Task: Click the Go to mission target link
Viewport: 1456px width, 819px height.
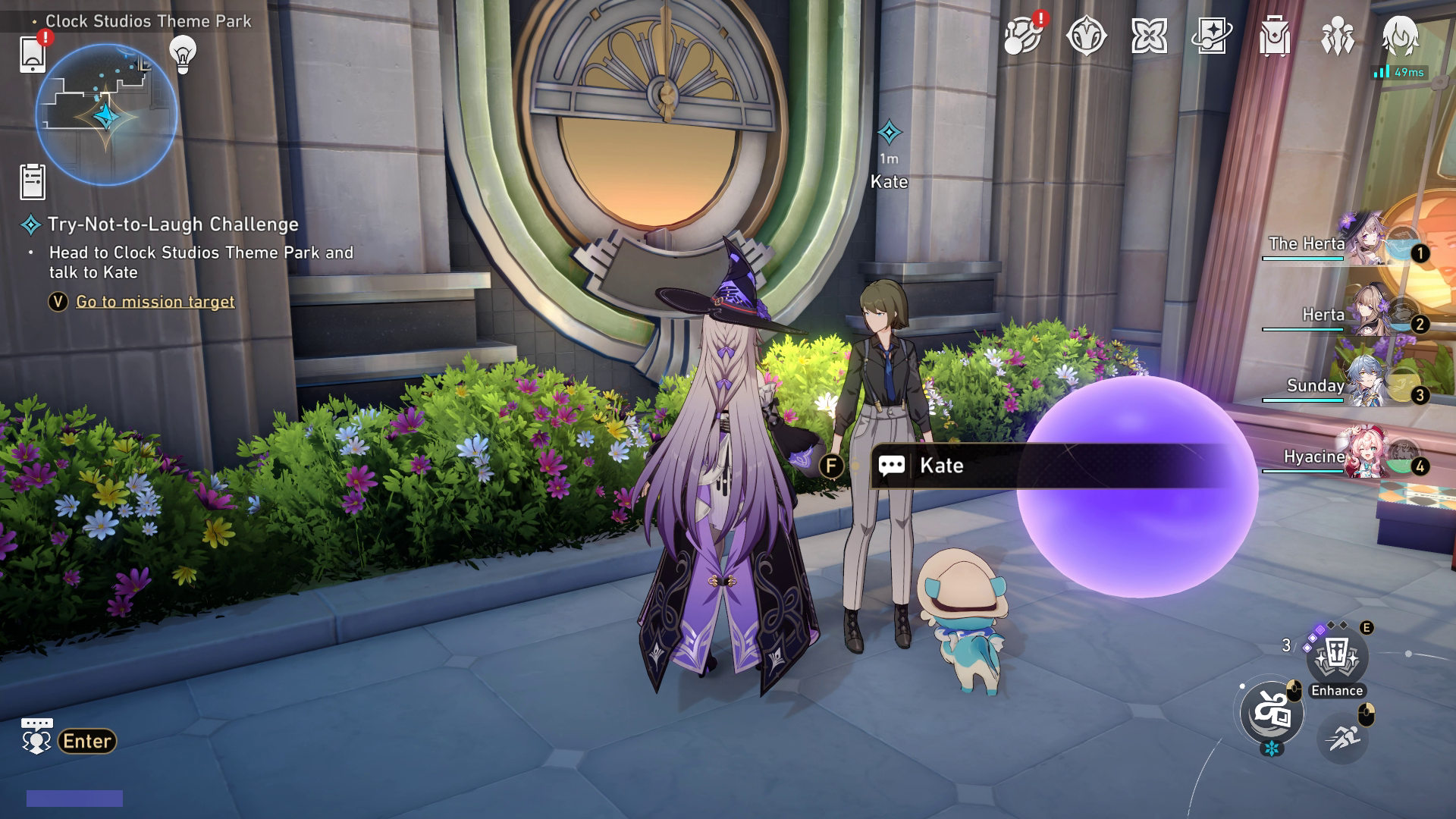Action: [154, 302]
